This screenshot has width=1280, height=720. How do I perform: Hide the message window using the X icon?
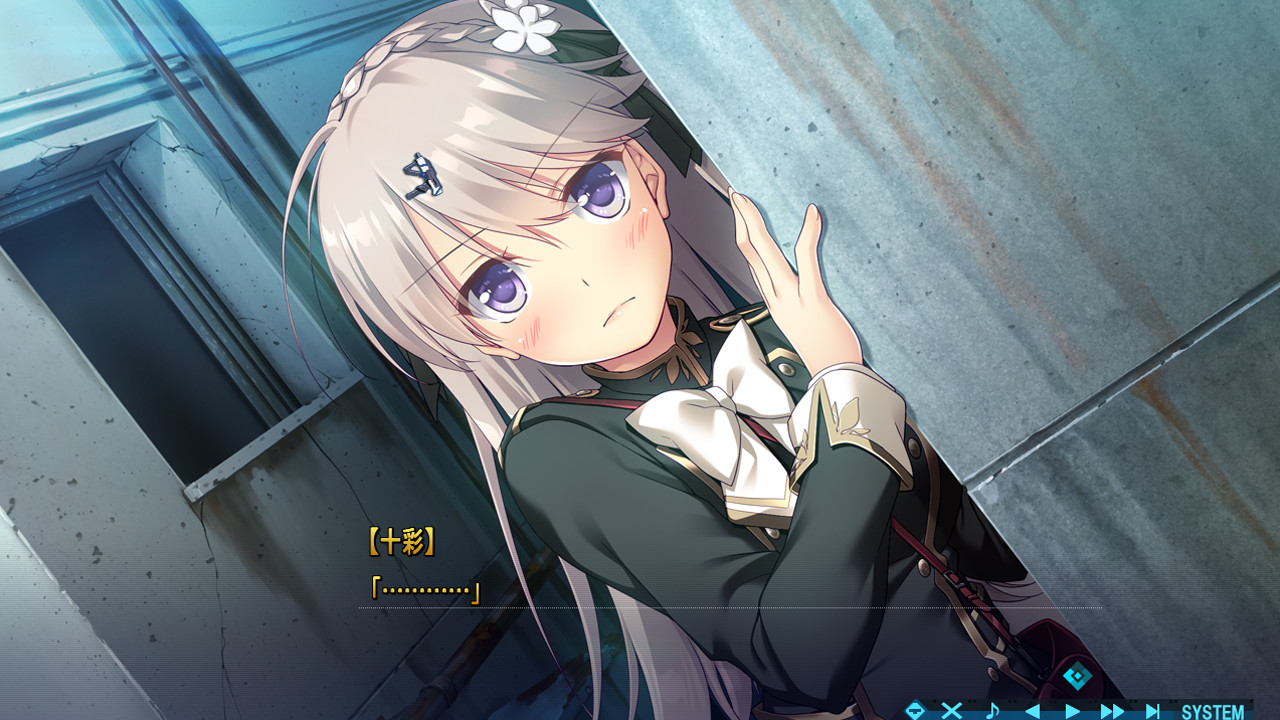point(952,709)
